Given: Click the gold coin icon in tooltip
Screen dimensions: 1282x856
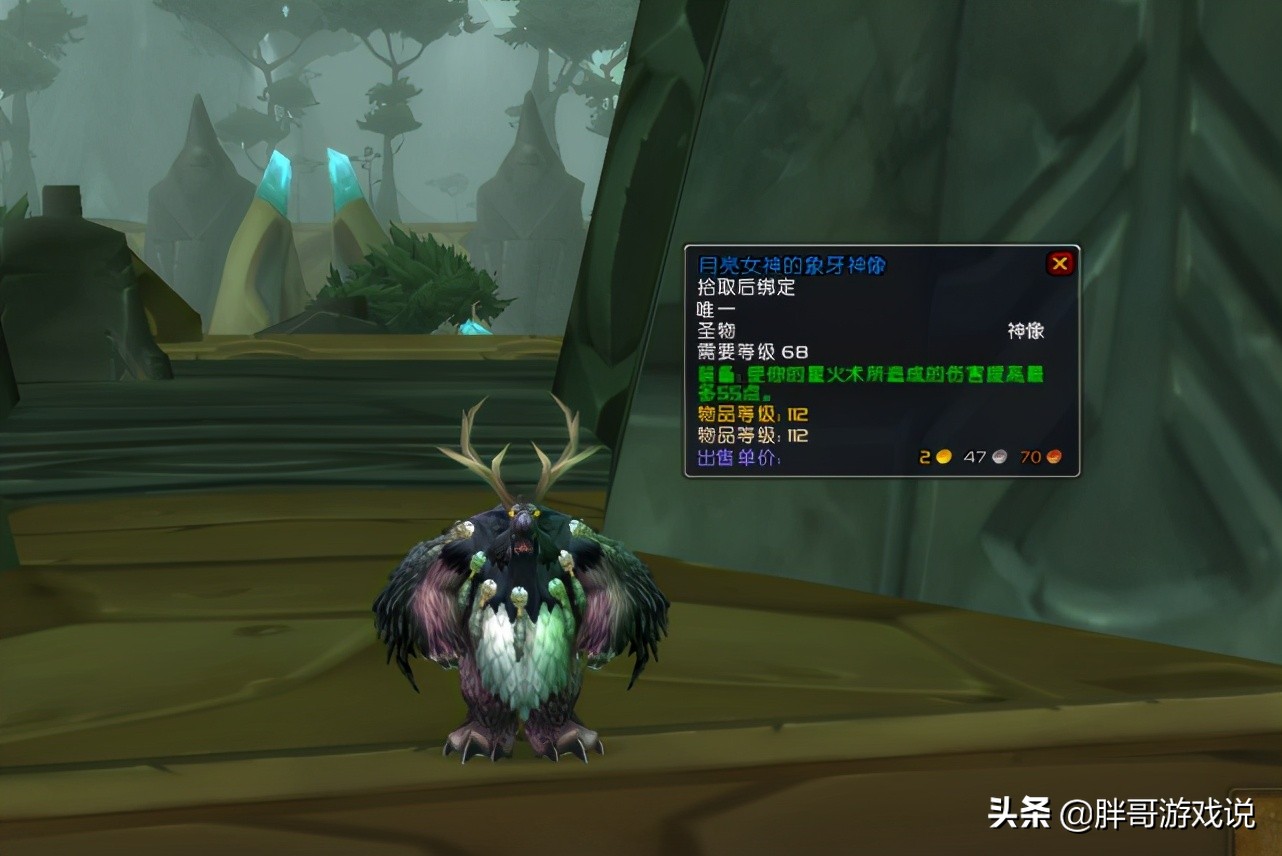Looking at the screenshot, I should [x=944, y=457].
